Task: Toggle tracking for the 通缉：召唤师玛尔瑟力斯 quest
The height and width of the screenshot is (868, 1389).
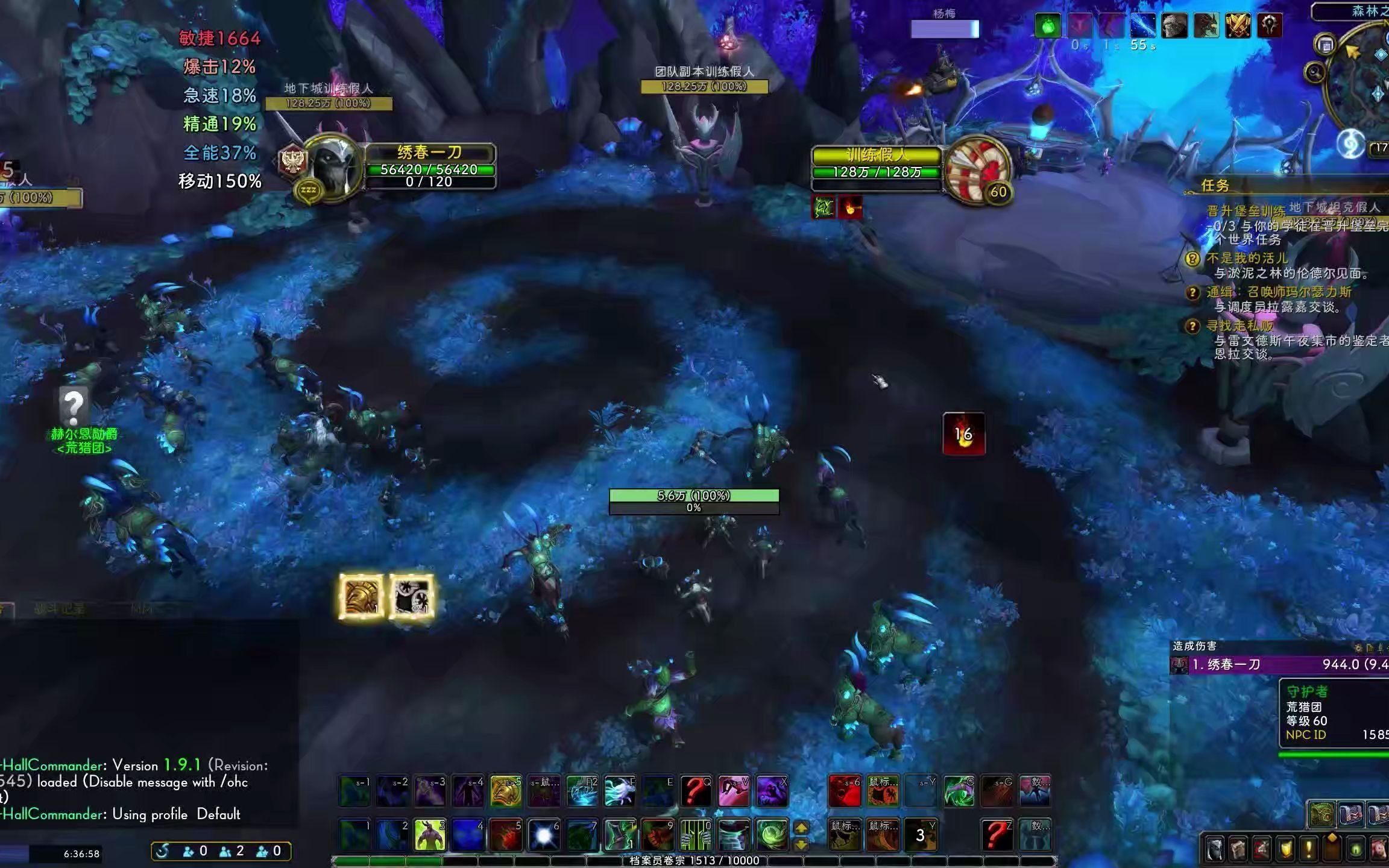Action: coord(1192,293)
